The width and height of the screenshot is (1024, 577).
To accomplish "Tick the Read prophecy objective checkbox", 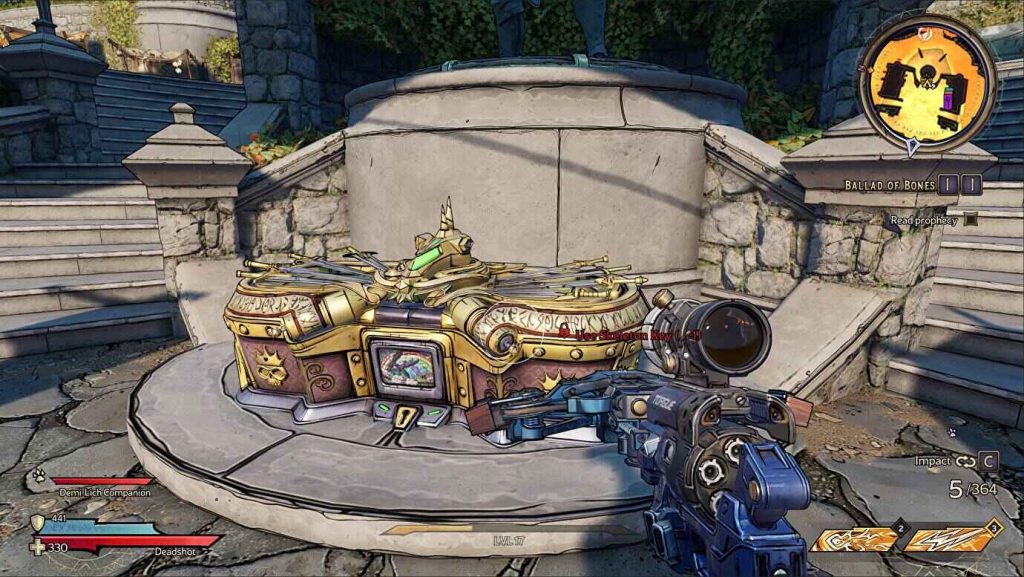I will tap(971, 220).
